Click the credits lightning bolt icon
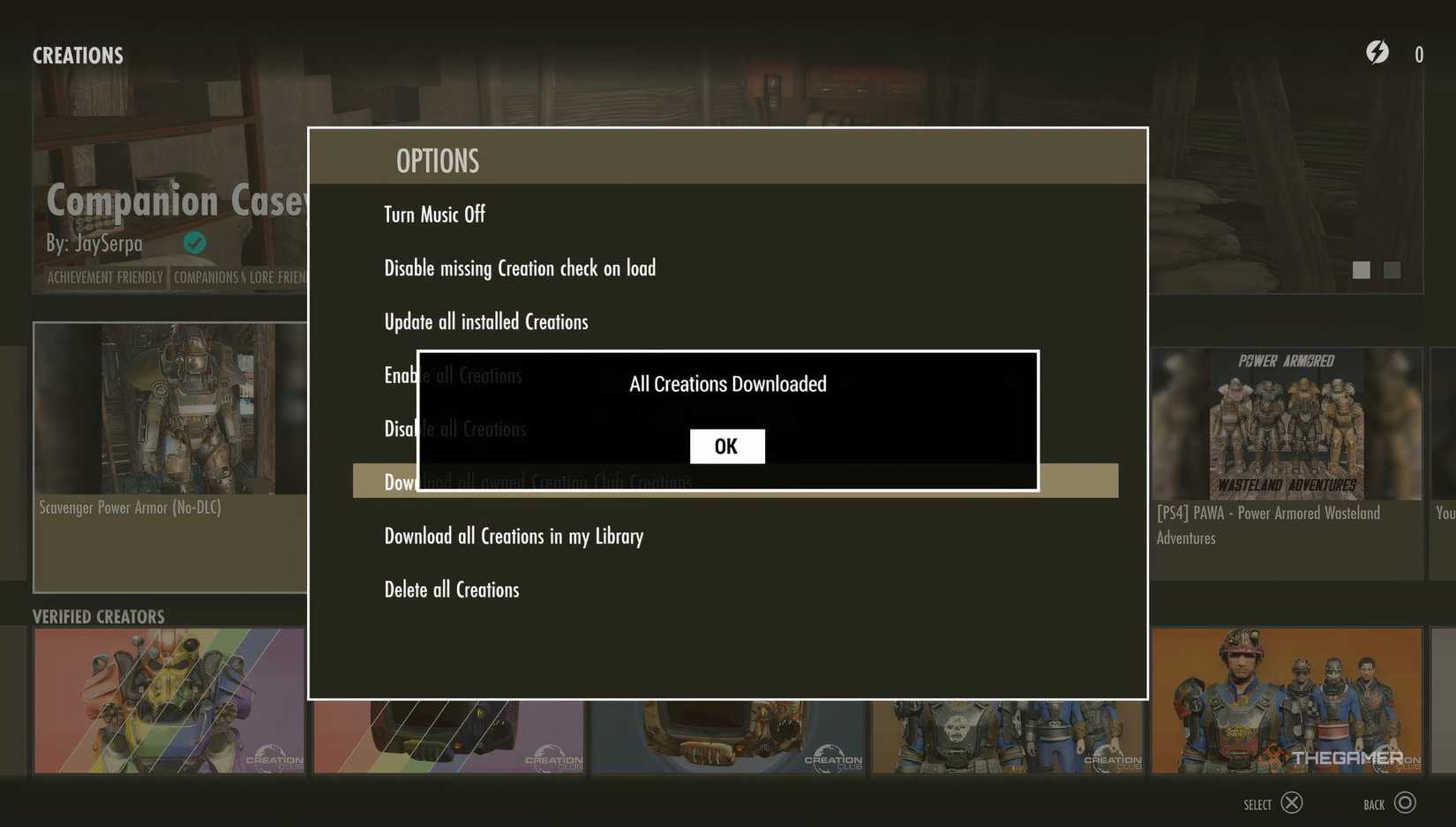The width and height of the screenshot is (1456, 827). tap(1377, 53)
